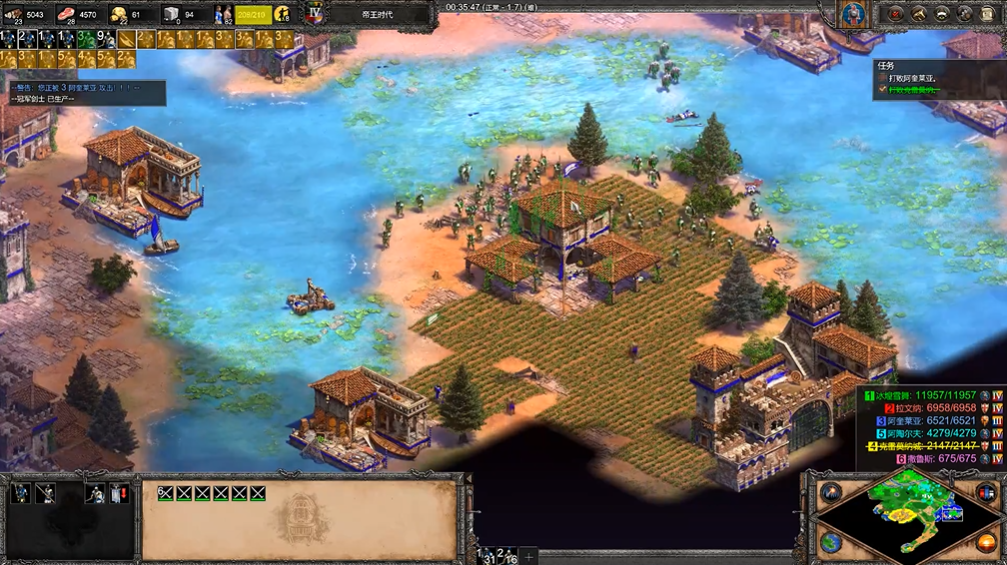The height and width of the screenshot is (565, 1007).
Task: Choose the aggressive stance command icon
Action: [x=20, y=493]
